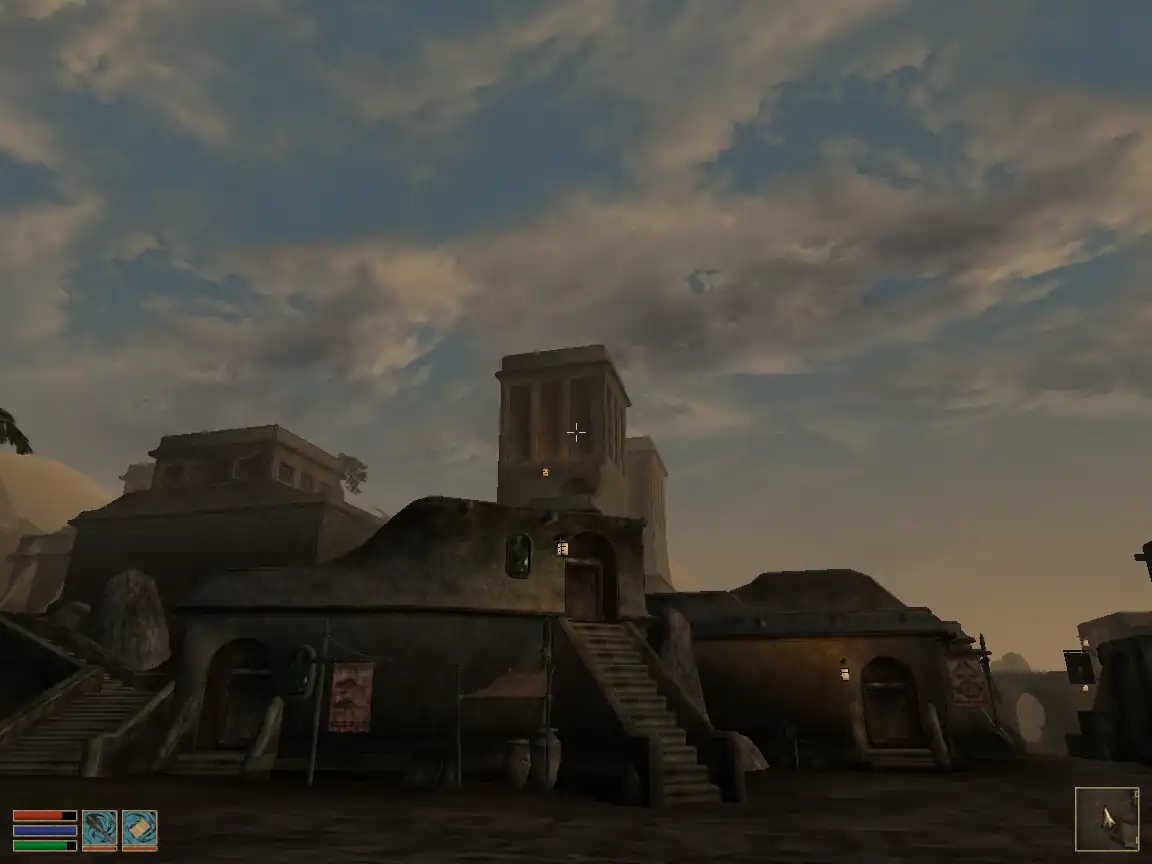Click the equipped weapon icon
The height and width of the screenshot is (864, 1152).
[99, 830]
